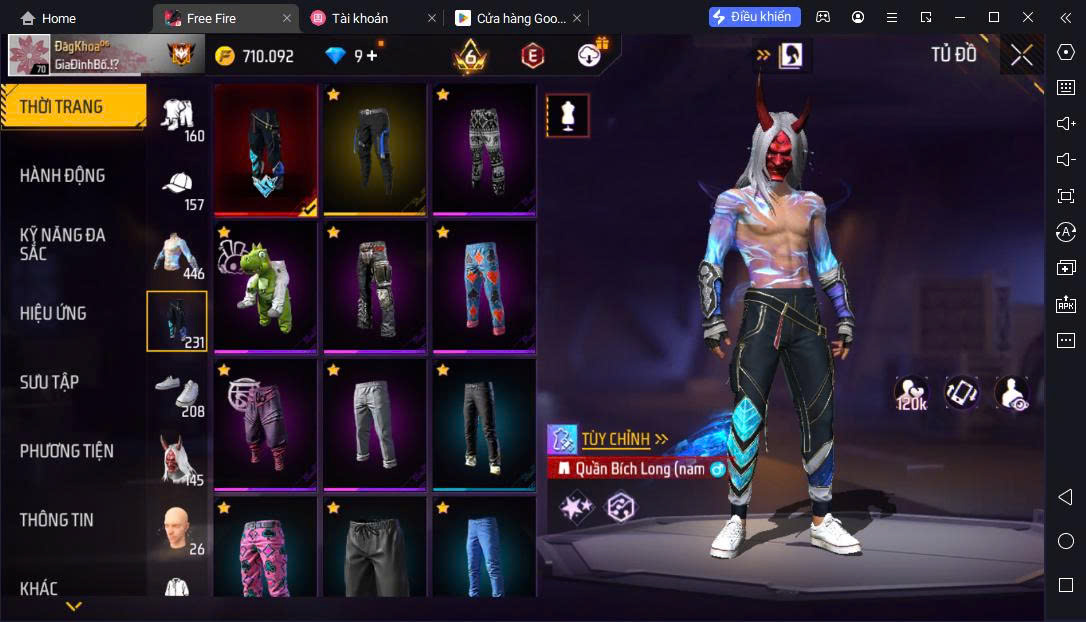Switch to the Phương Tiện section
1086x622 pixels.
point(66,451)
